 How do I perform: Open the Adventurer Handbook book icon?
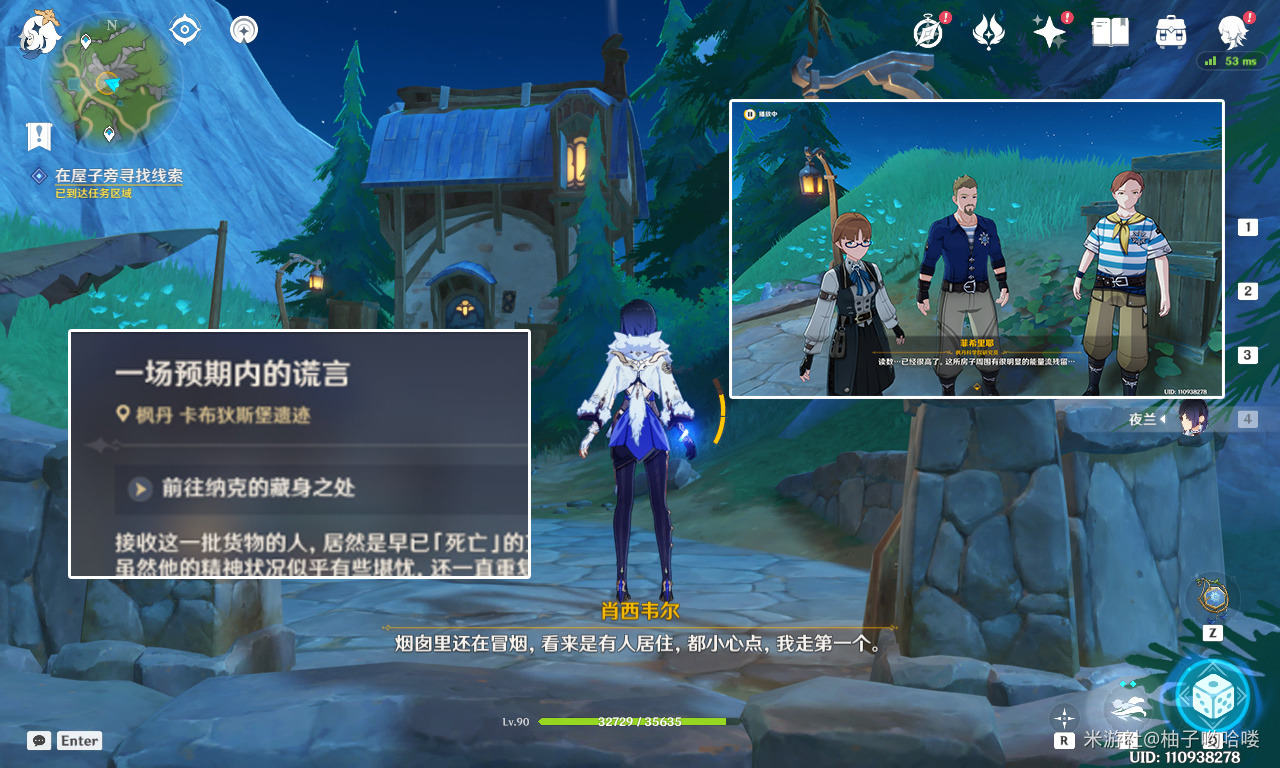pyautogui.click(x=1110, y=31)
